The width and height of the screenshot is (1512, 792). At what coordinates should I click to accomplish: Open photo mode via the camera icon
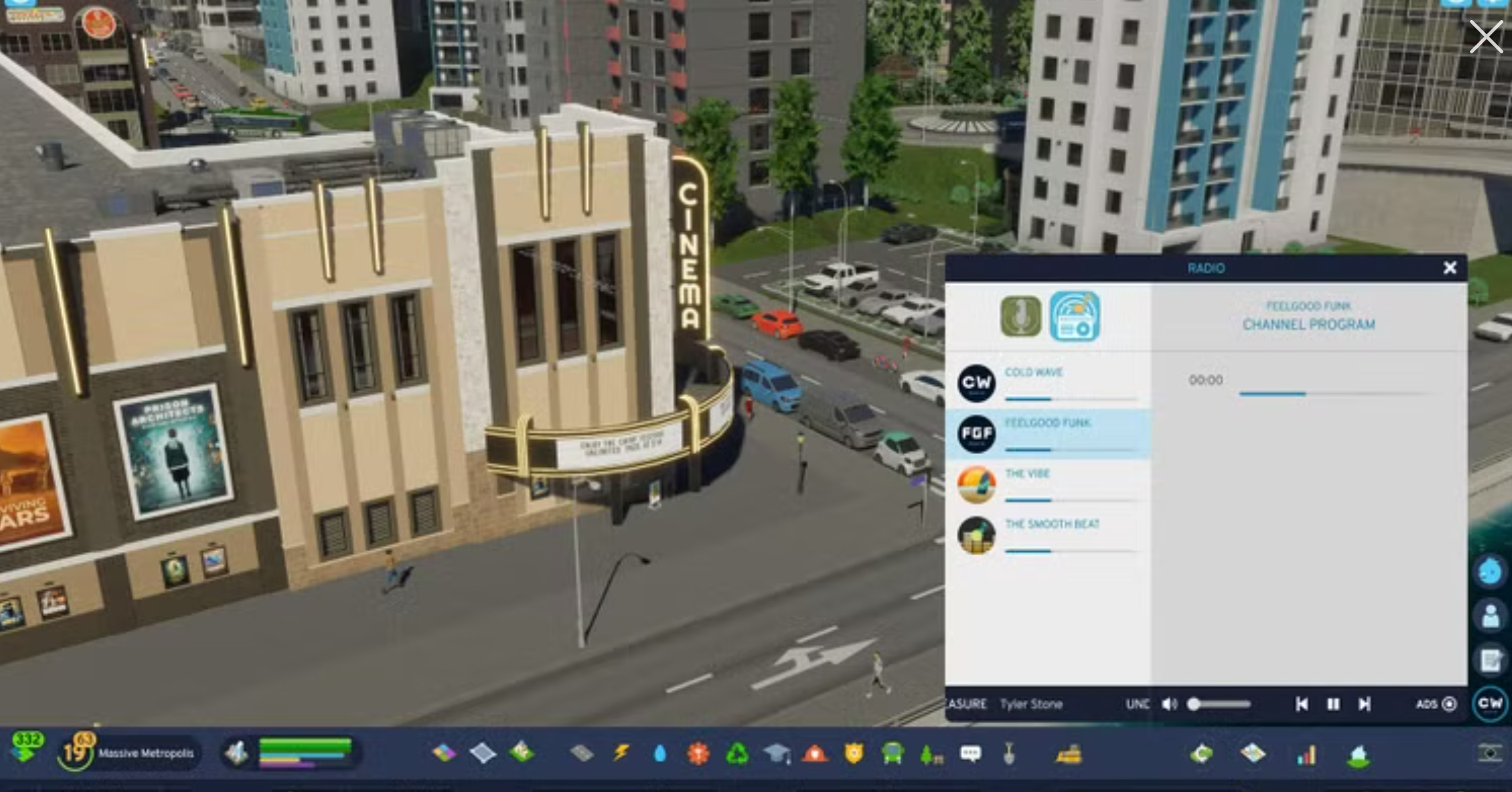coord(1490,752)
